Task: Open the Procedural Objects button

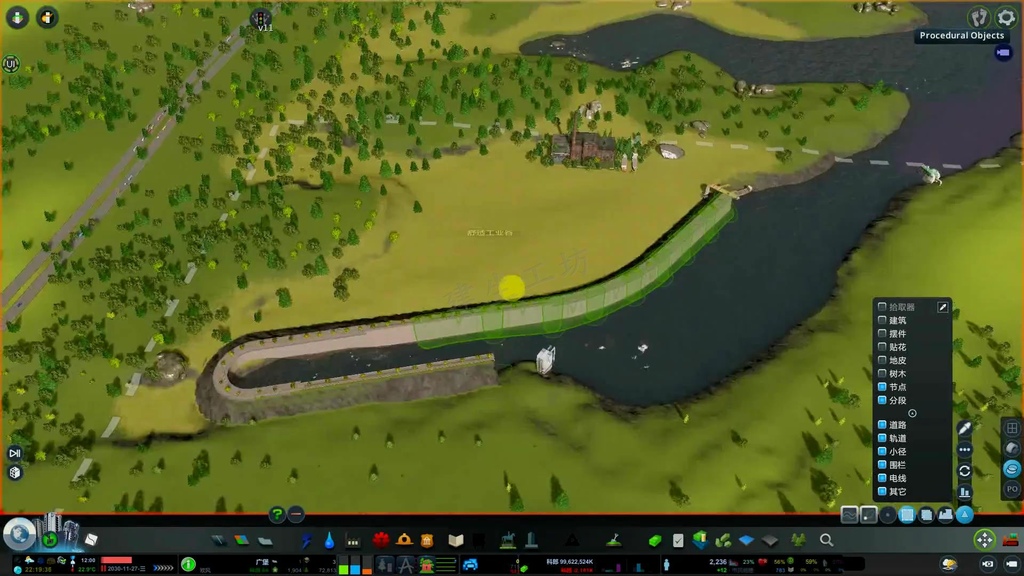Action: pyautogui.click(x=1003, y=53)
